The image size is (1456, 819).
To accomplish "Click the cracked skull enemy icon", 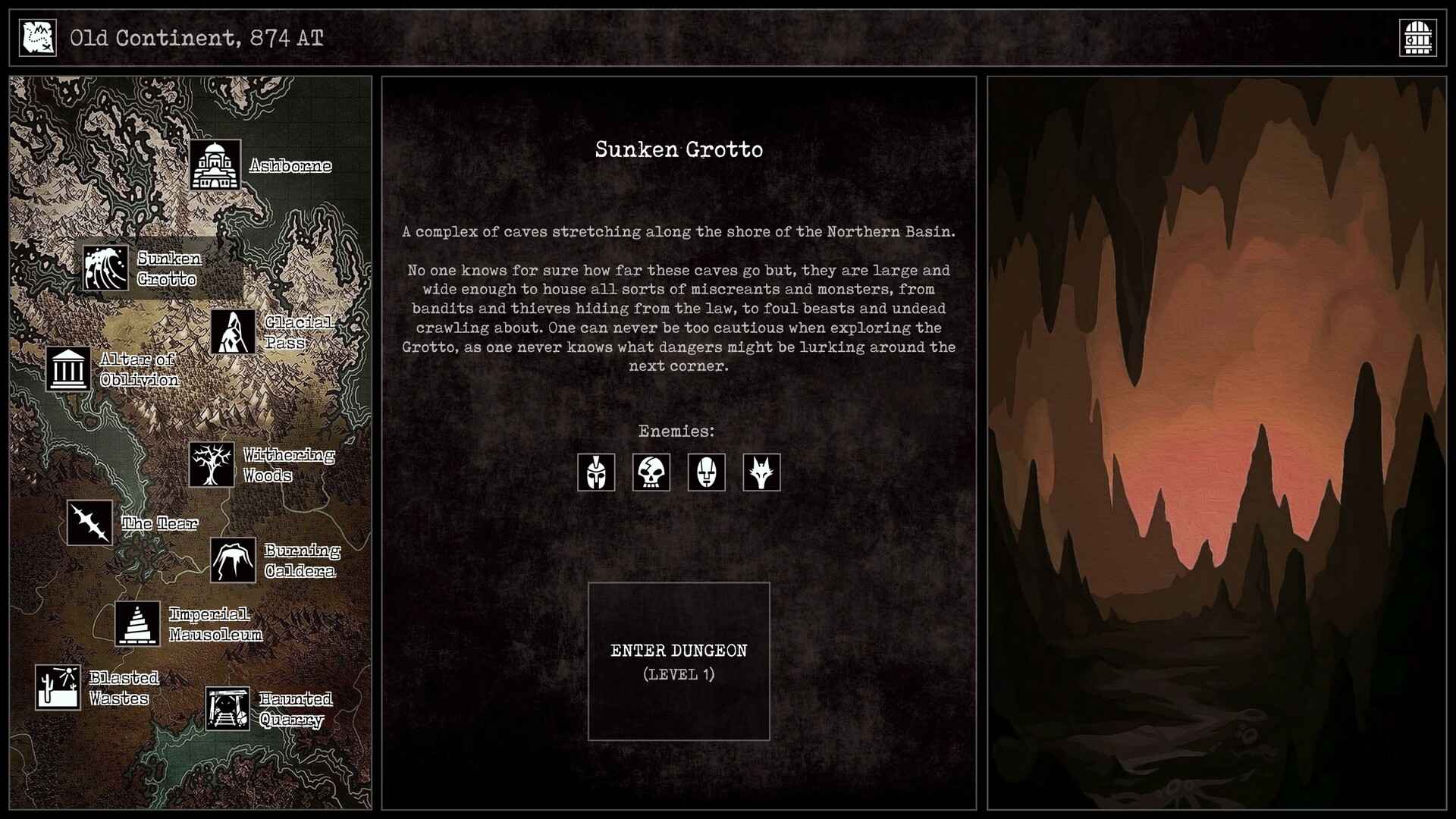I will click(x=651, y=472).
